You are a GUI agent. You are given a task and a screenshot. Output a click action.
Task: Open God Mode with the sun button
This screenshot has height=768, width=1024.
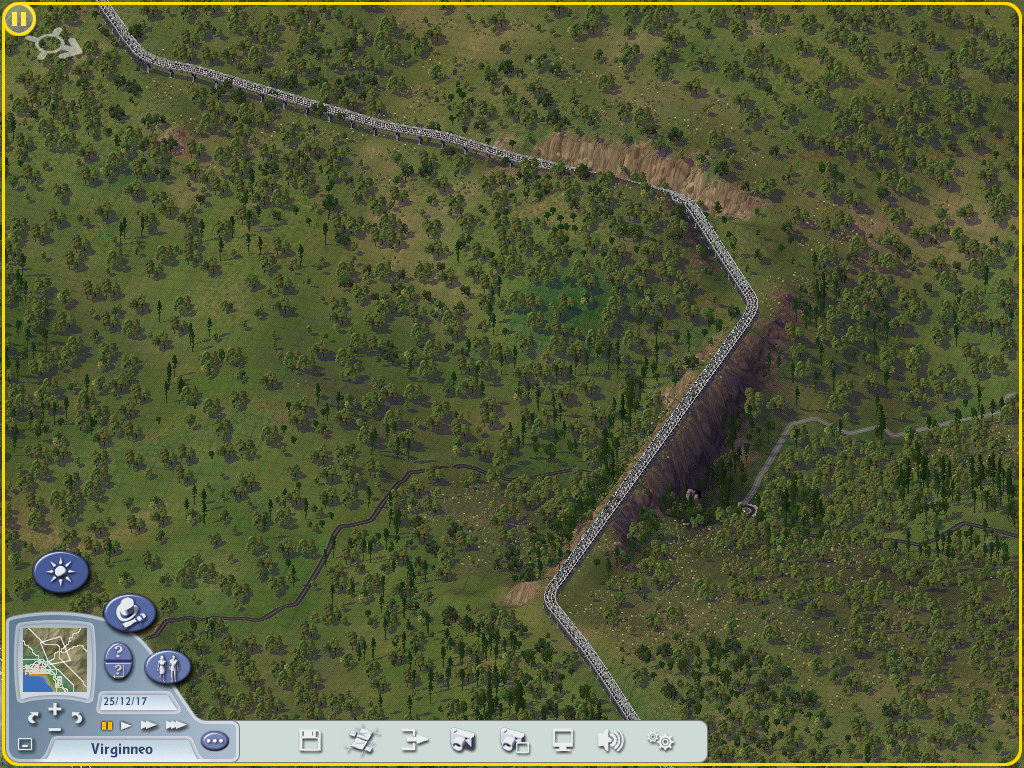tap(62, 572)
